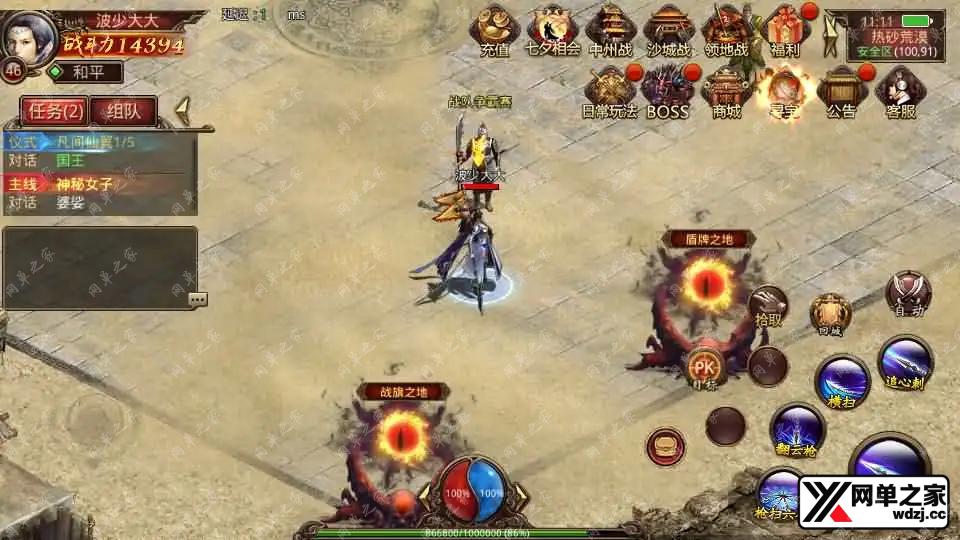The image size is (960, 540).
Task: Change the 和平 peace attack mode
Action: pos(86,72)
